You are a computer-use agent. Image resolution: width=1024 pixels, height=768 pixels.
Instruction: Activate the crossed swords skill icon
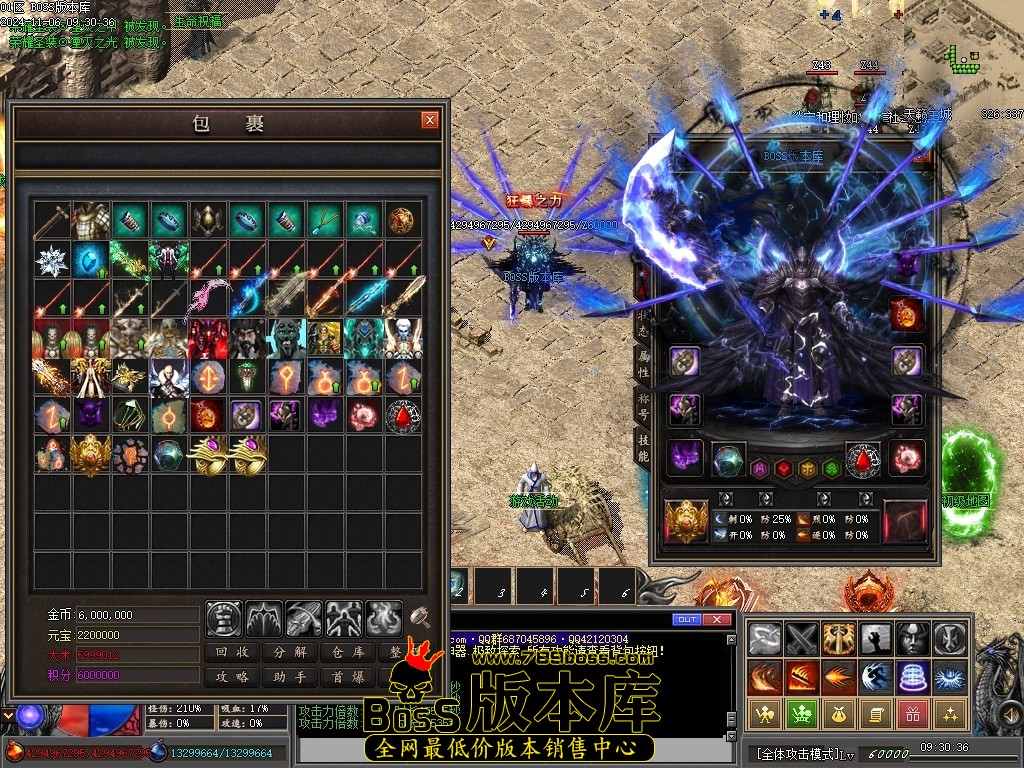pos(801,637)
